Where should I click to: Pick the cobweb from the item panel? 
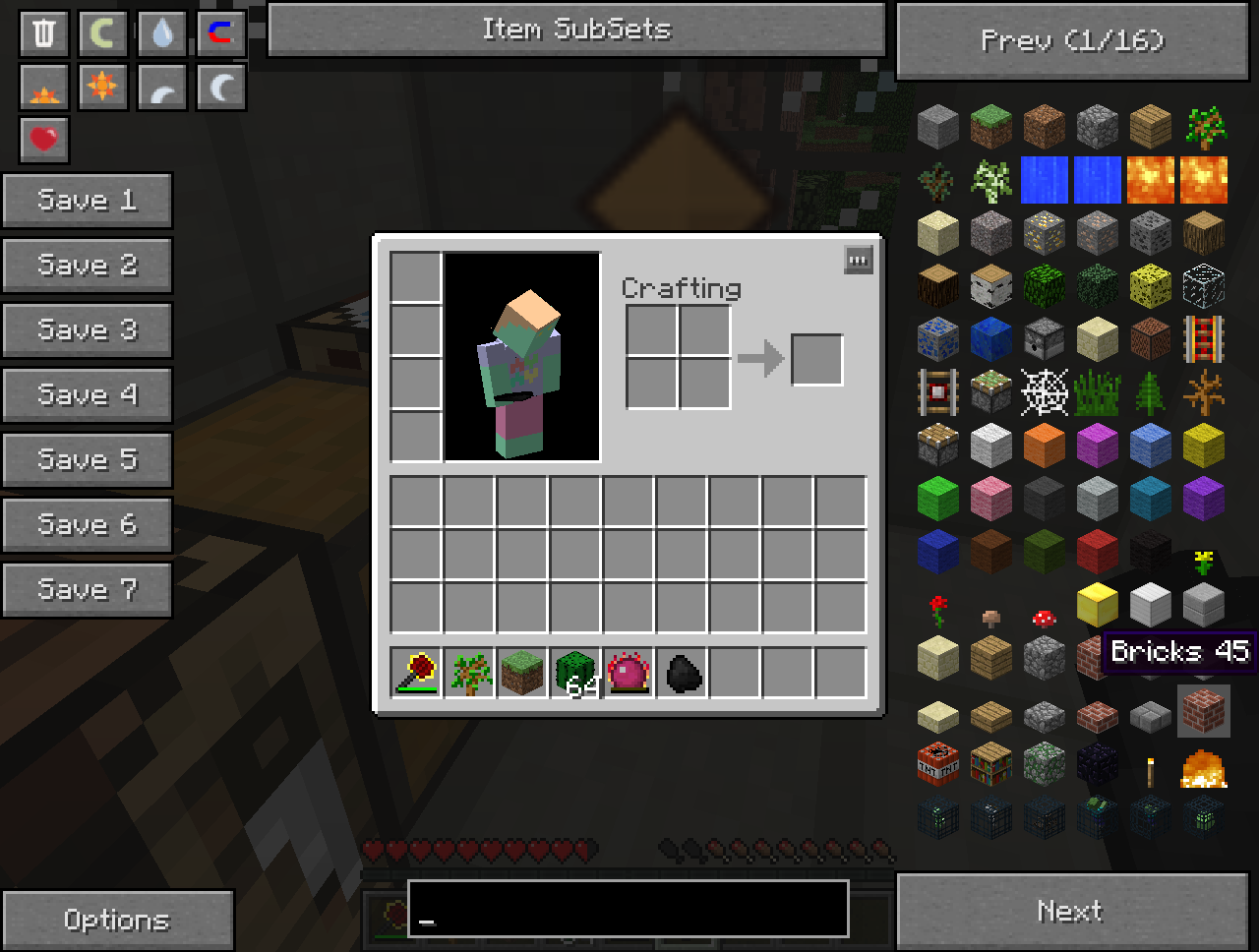tap(1044, 392)
